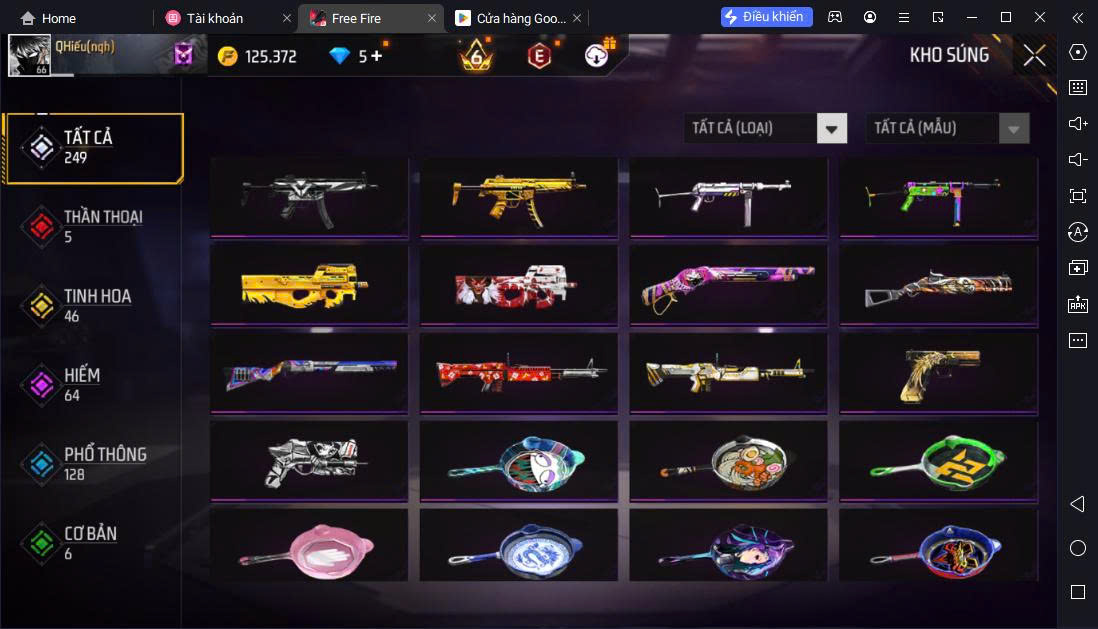Open the Điều khiển controls button
The height and width of the screenshot is (629, 1098).
(x=767, y=17)
